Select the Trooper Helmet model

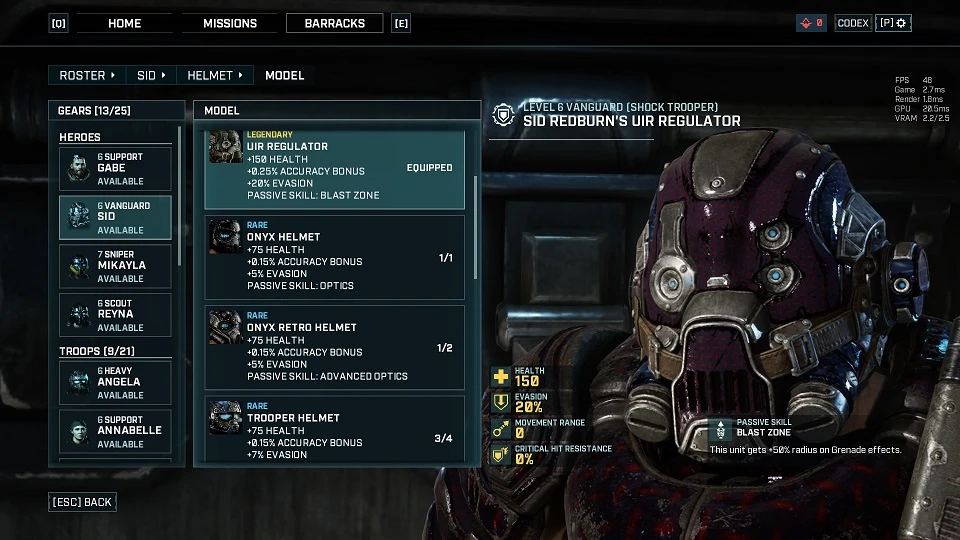point(334,430)
